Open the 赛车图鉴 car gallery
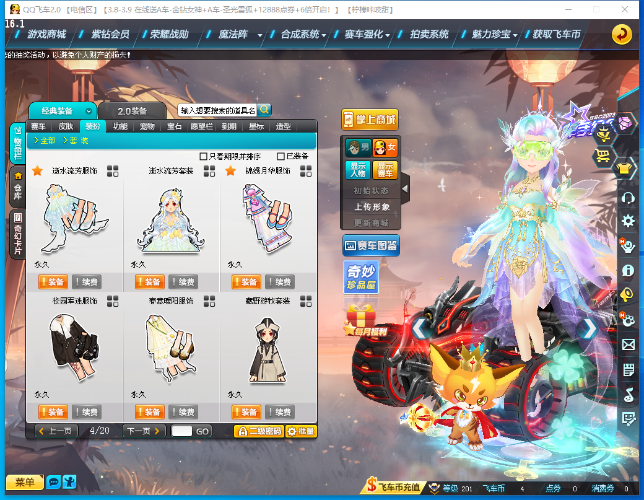The height and width of the screenshot is (500, 644). (370, 245)
